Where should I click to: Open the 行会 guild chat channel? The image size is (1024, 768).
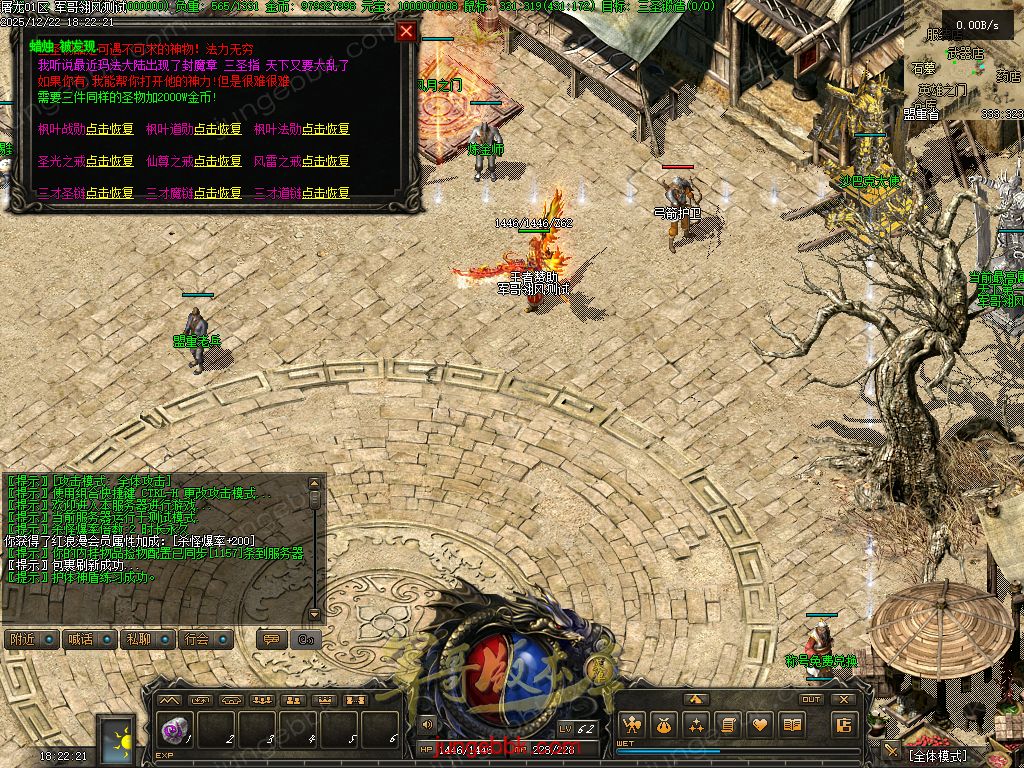(207, 639)
